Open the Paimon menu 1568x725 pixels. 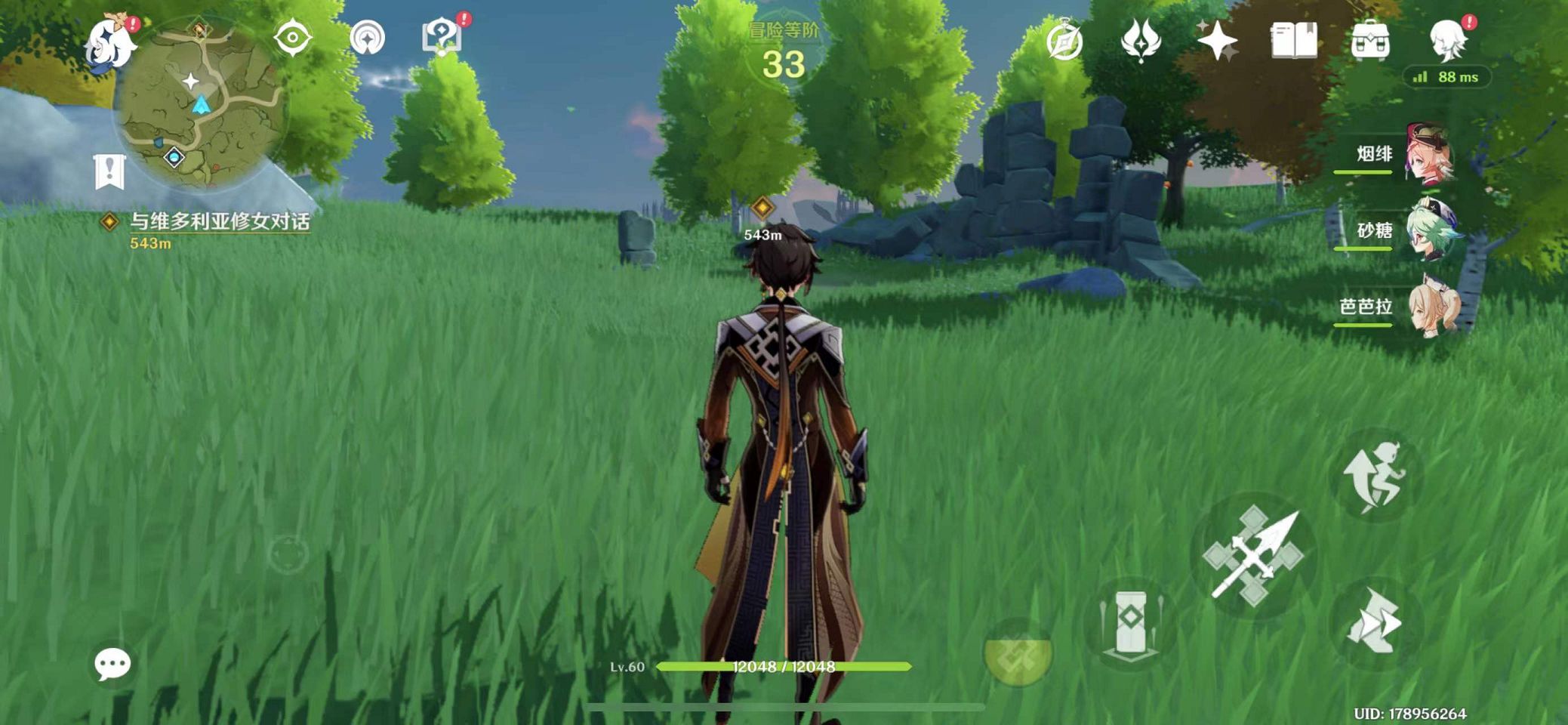click(110, 42)
